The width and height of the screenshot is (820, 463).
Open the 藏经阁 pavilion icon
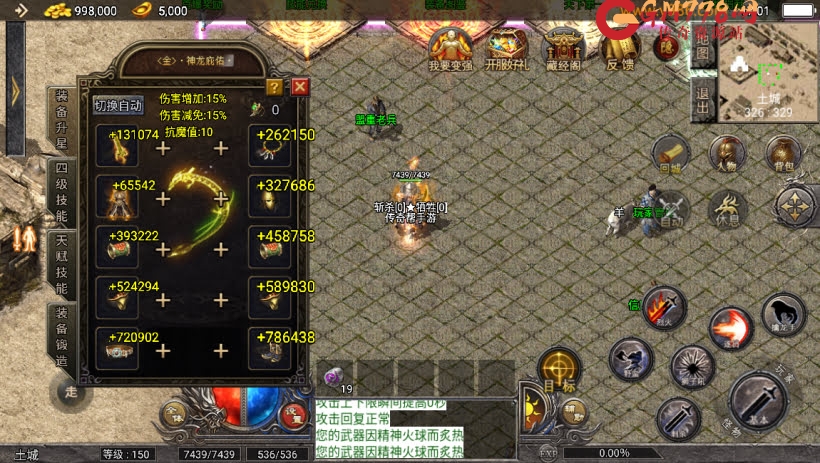[x=564, y=50]
